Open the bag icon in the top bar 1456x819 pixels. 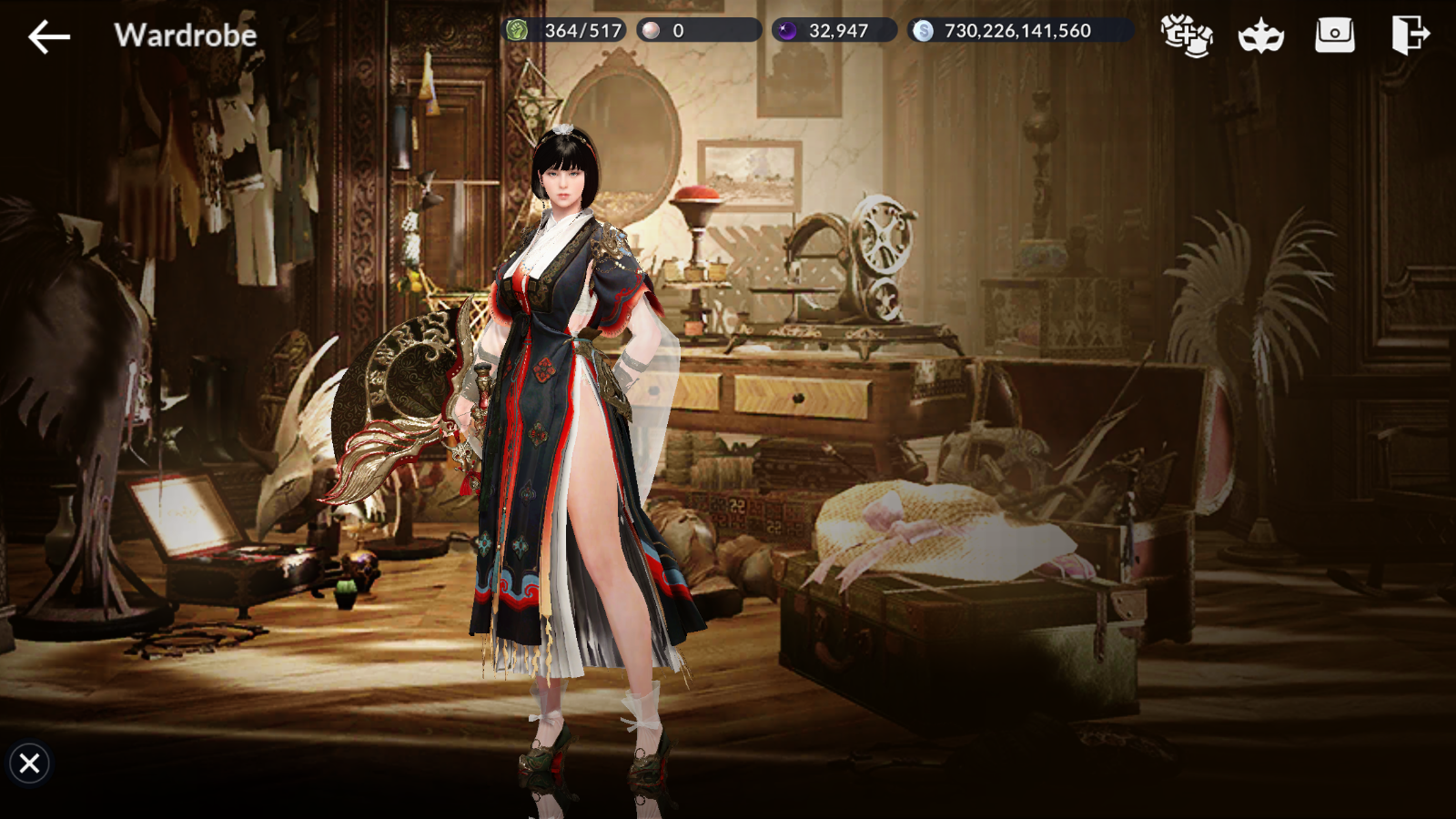(1334, 35)
